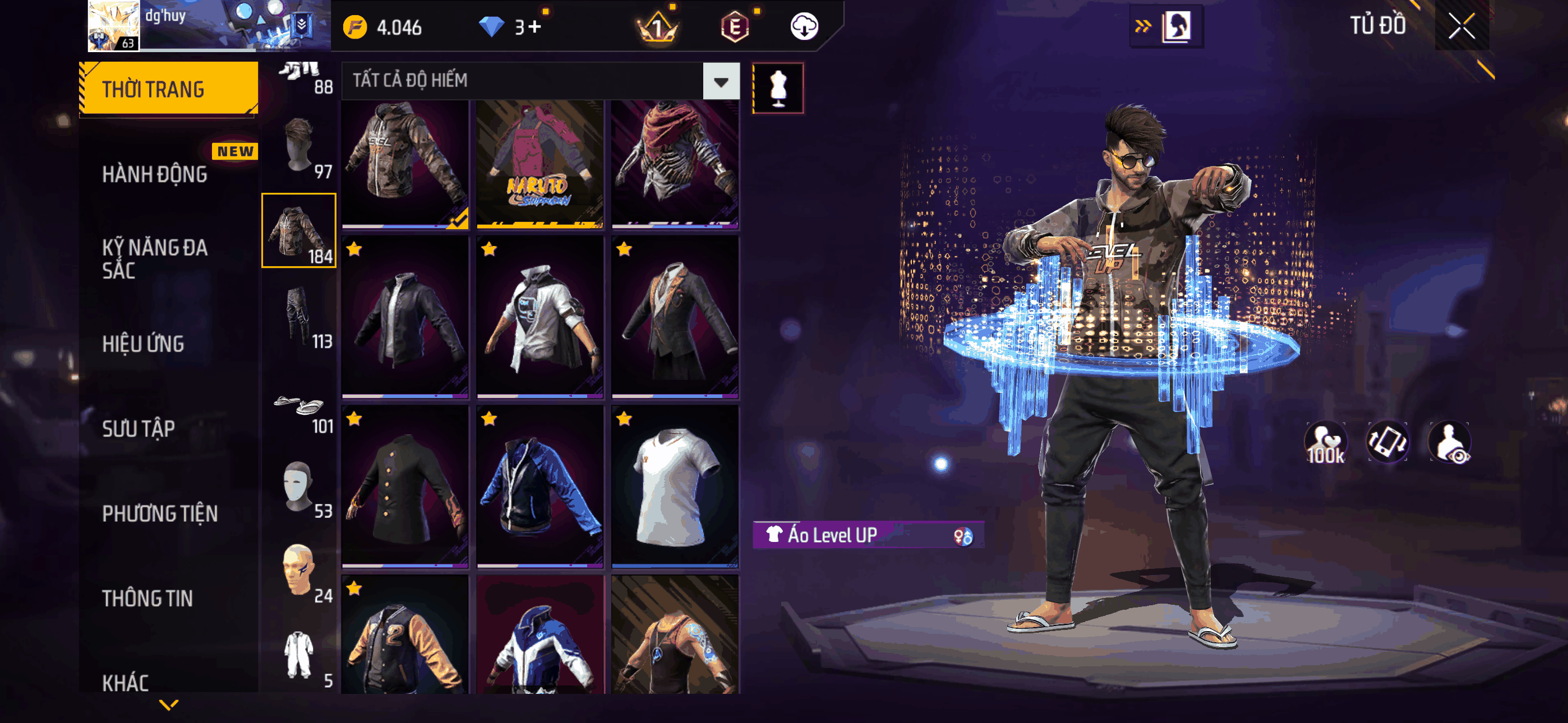Viewport: 1568px width, 723px height.
Task: Toggle the character visibility eye icon
Action: (1450, 443)
